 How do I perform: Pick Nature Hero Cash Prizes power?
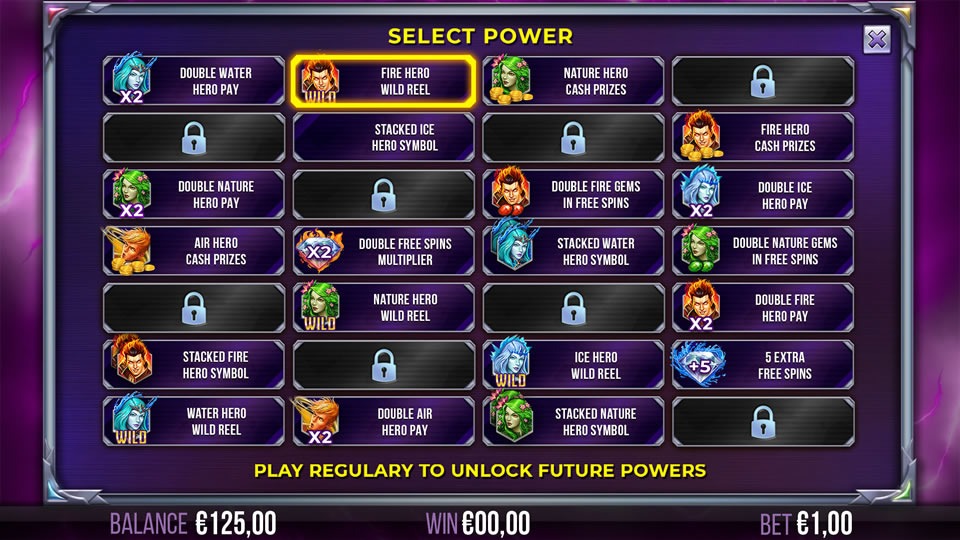point(573,81)
